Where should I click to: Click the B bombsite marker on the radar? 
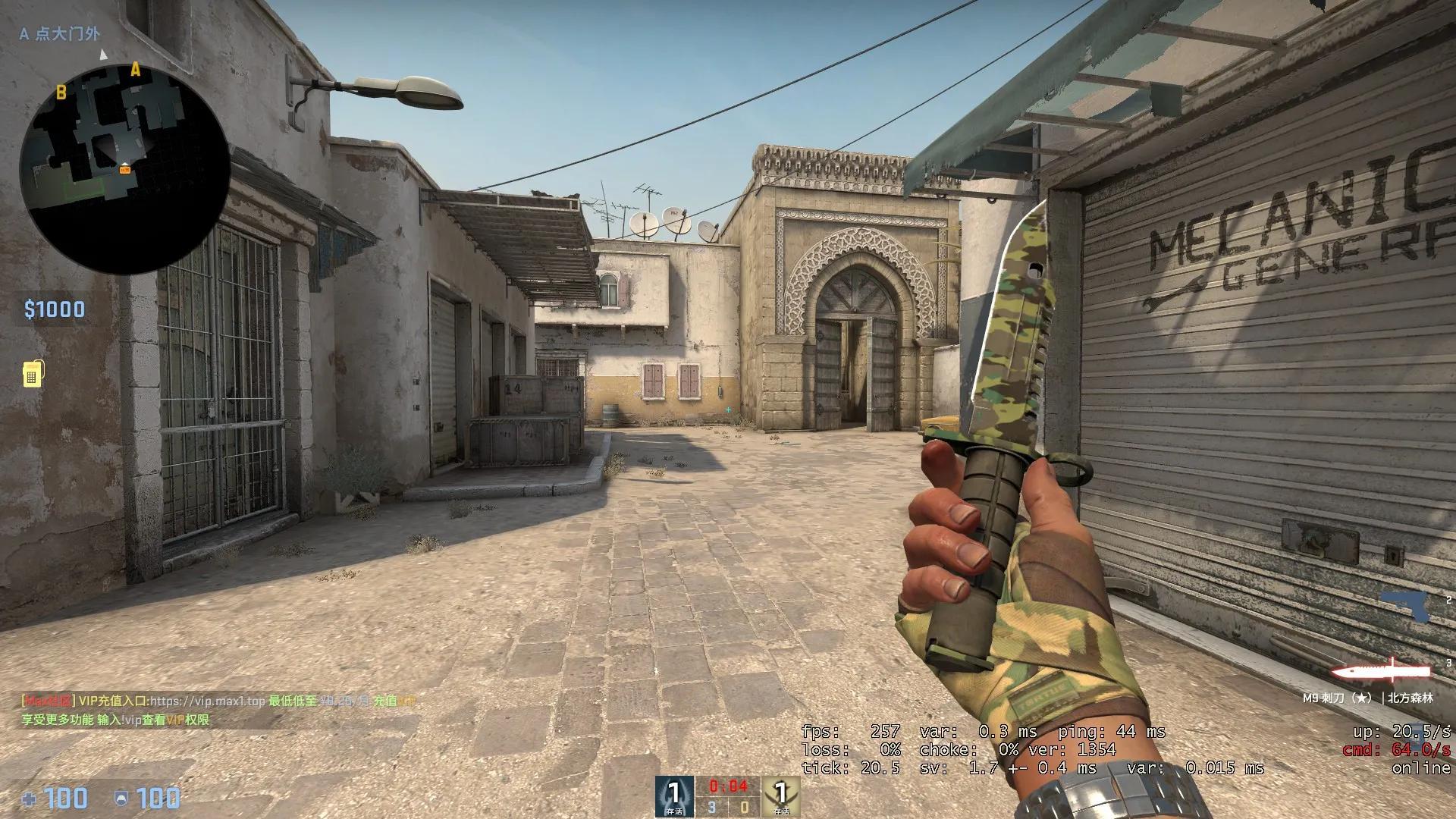(x=61, y=93)
